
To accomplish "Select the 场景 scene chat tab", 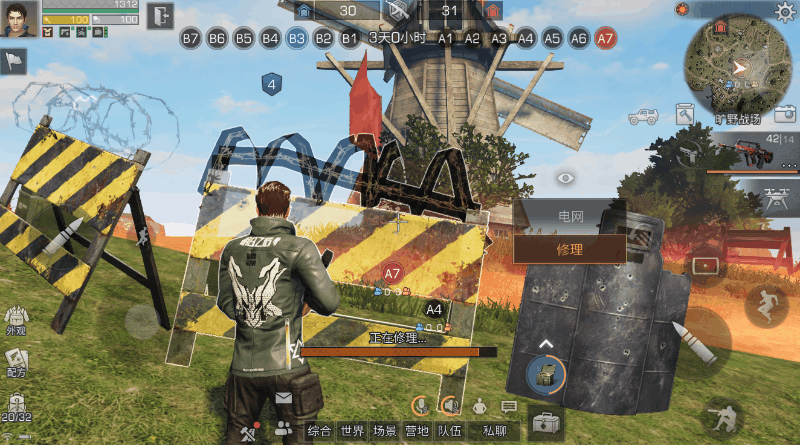I will click(383, 431).
